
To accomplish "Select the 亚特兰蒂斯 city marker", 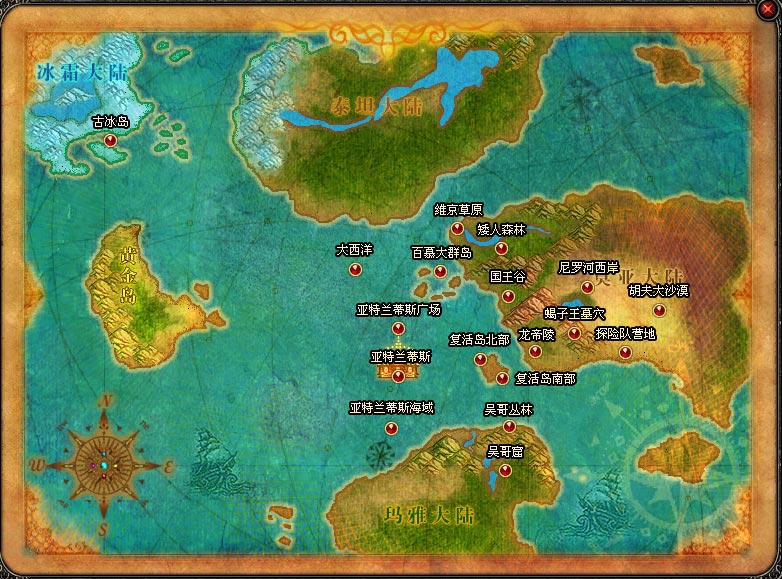I will [399, 376].
